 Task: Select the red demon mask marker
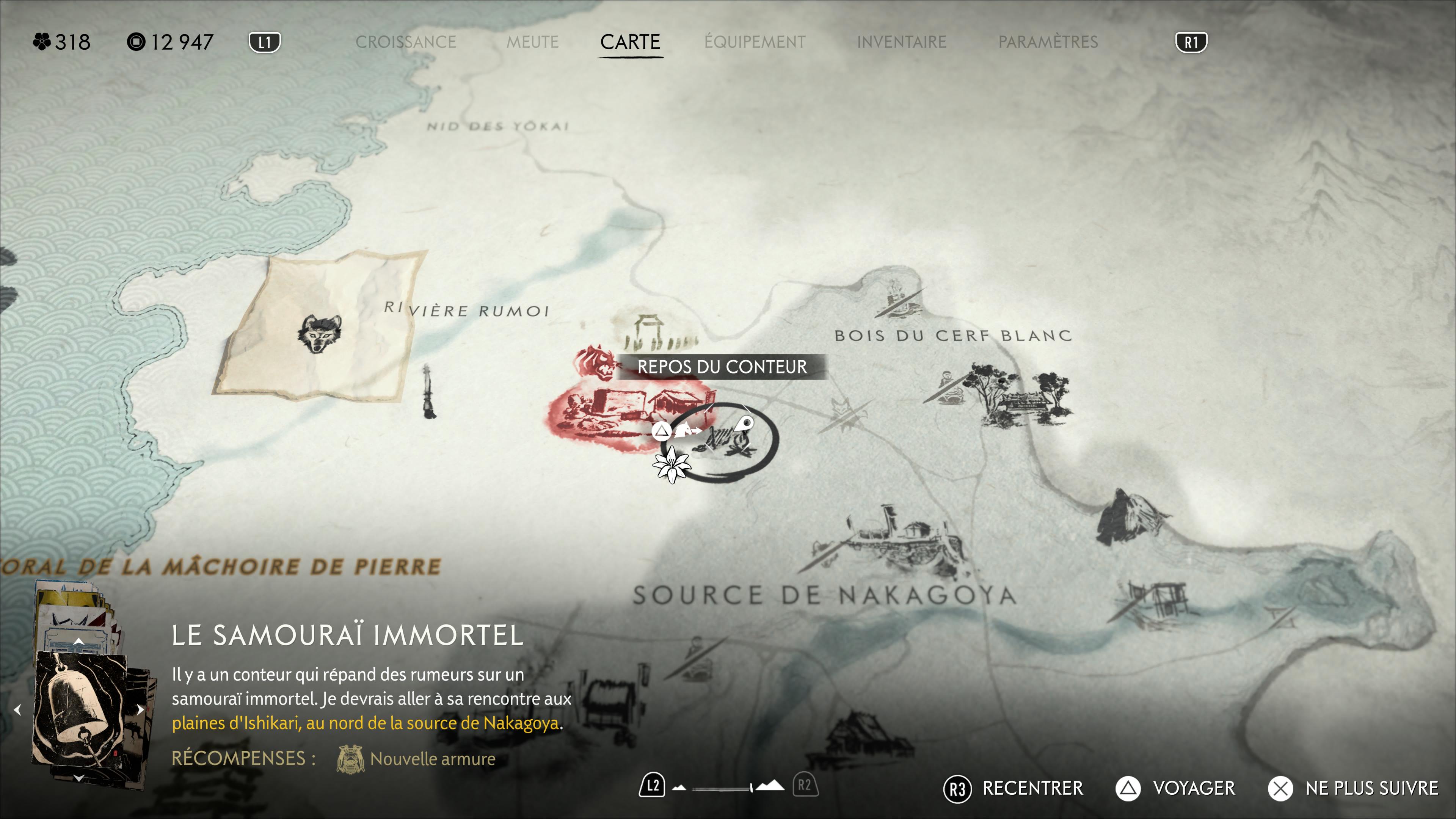click(x=595, y=362)
